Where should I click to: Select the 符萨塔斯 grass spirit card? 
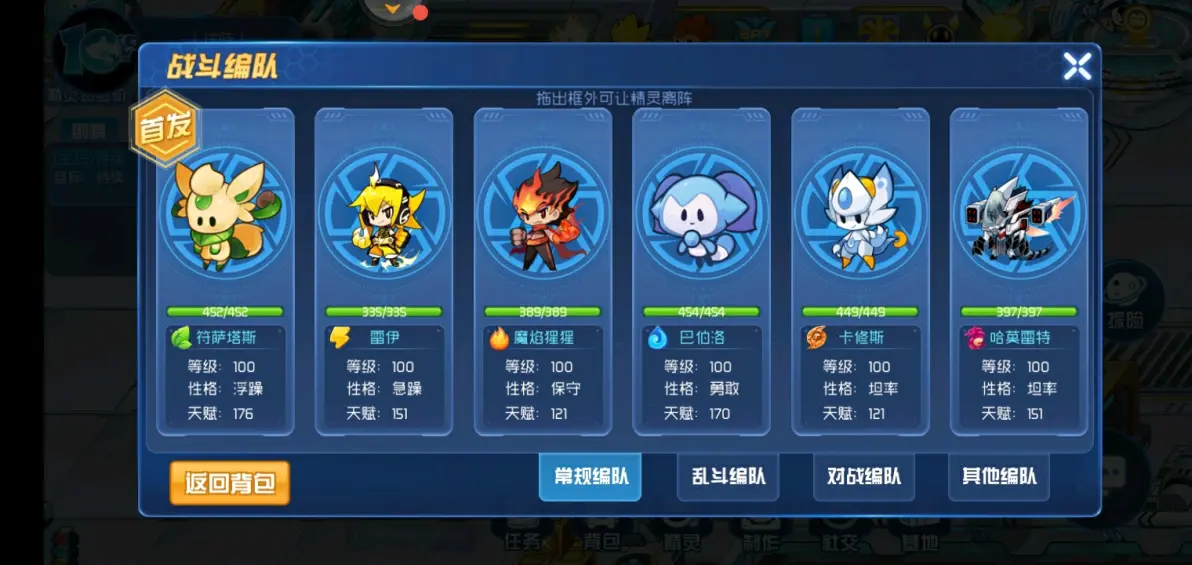(x=225, y=270)
